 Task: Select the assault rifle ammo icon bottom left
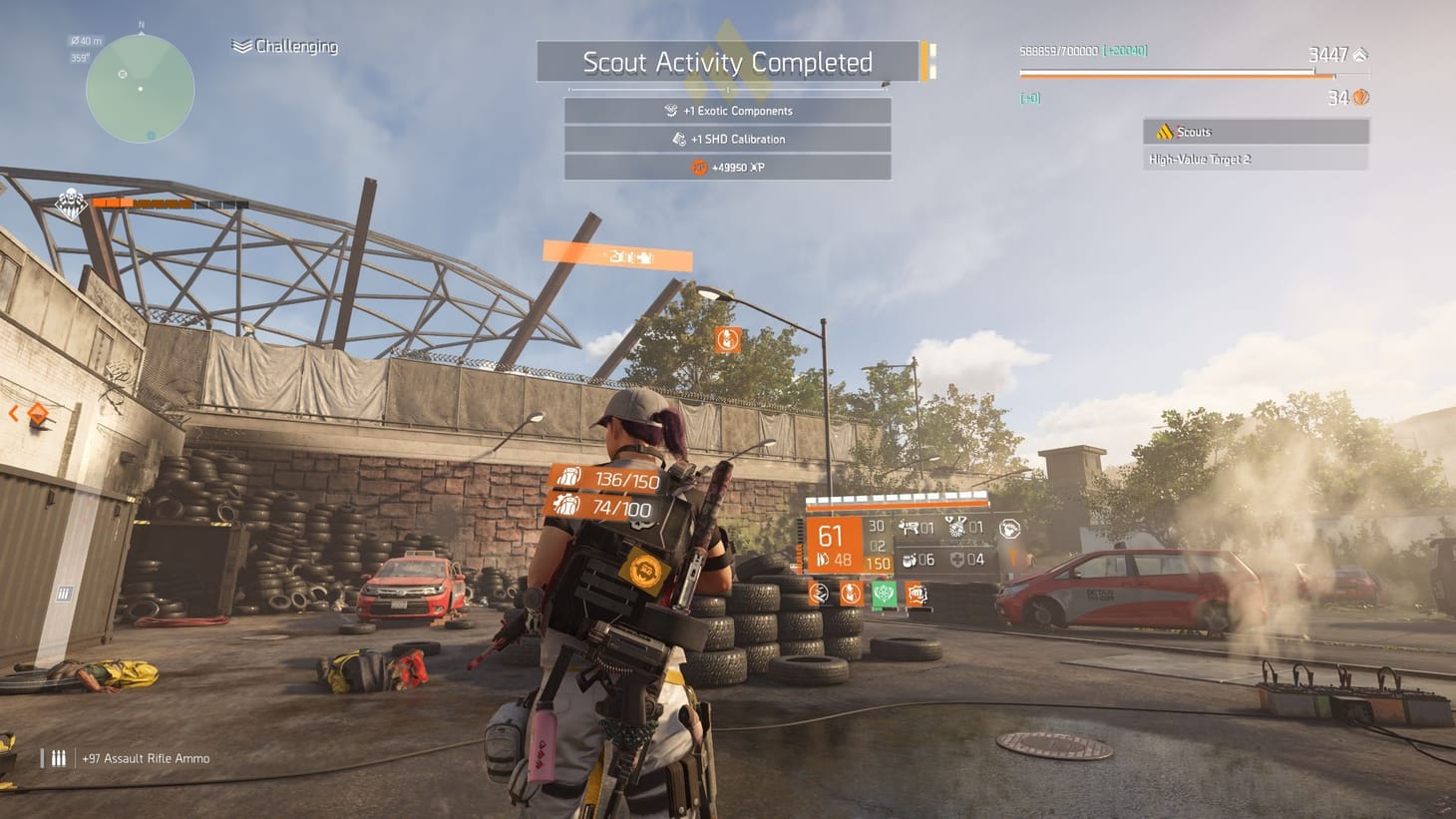[x=57, y=758]
